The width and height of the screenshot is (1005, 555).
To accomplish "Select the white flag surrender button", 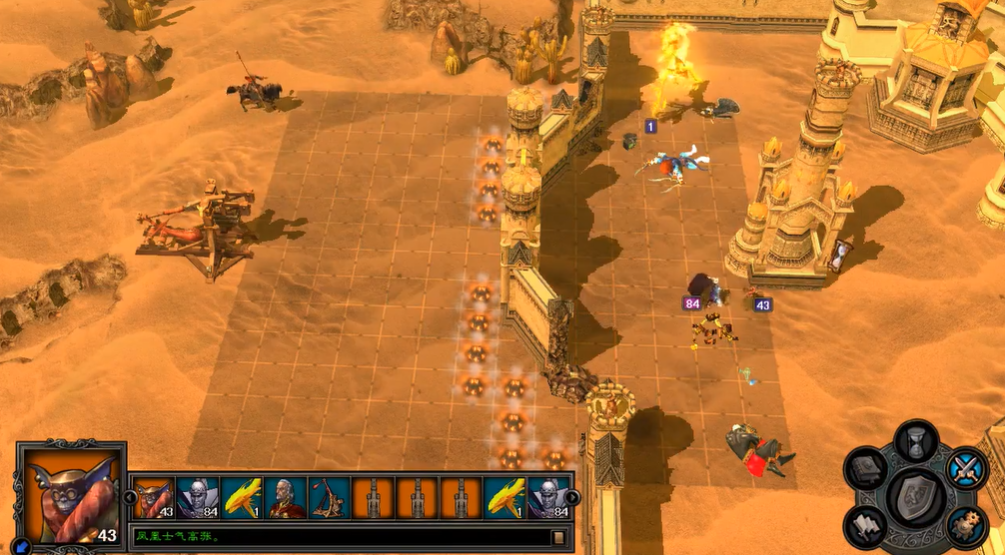I will [866, 525].
